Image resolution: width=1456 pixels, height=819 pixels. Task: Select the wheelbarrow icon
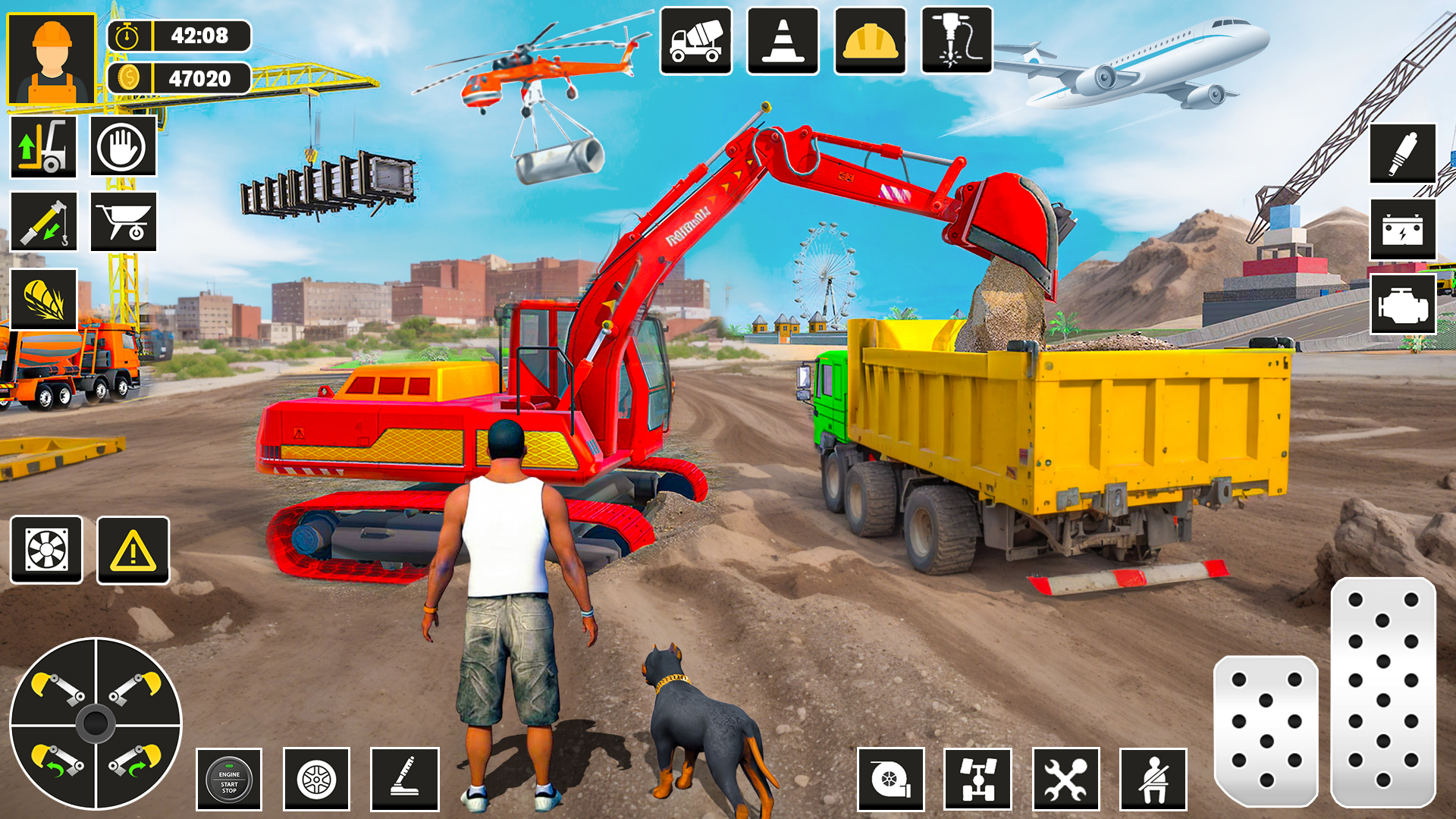click(124, 222)
